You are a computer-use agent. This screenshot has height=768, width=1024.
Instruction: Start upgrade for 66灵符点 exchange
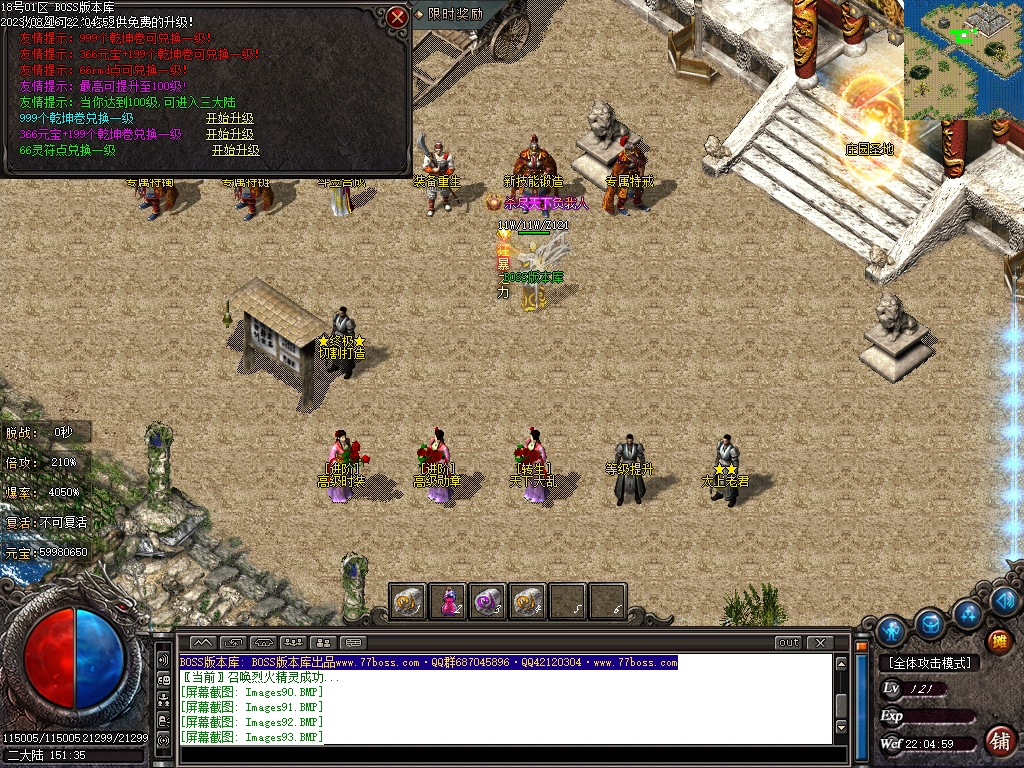coord(236,150)
